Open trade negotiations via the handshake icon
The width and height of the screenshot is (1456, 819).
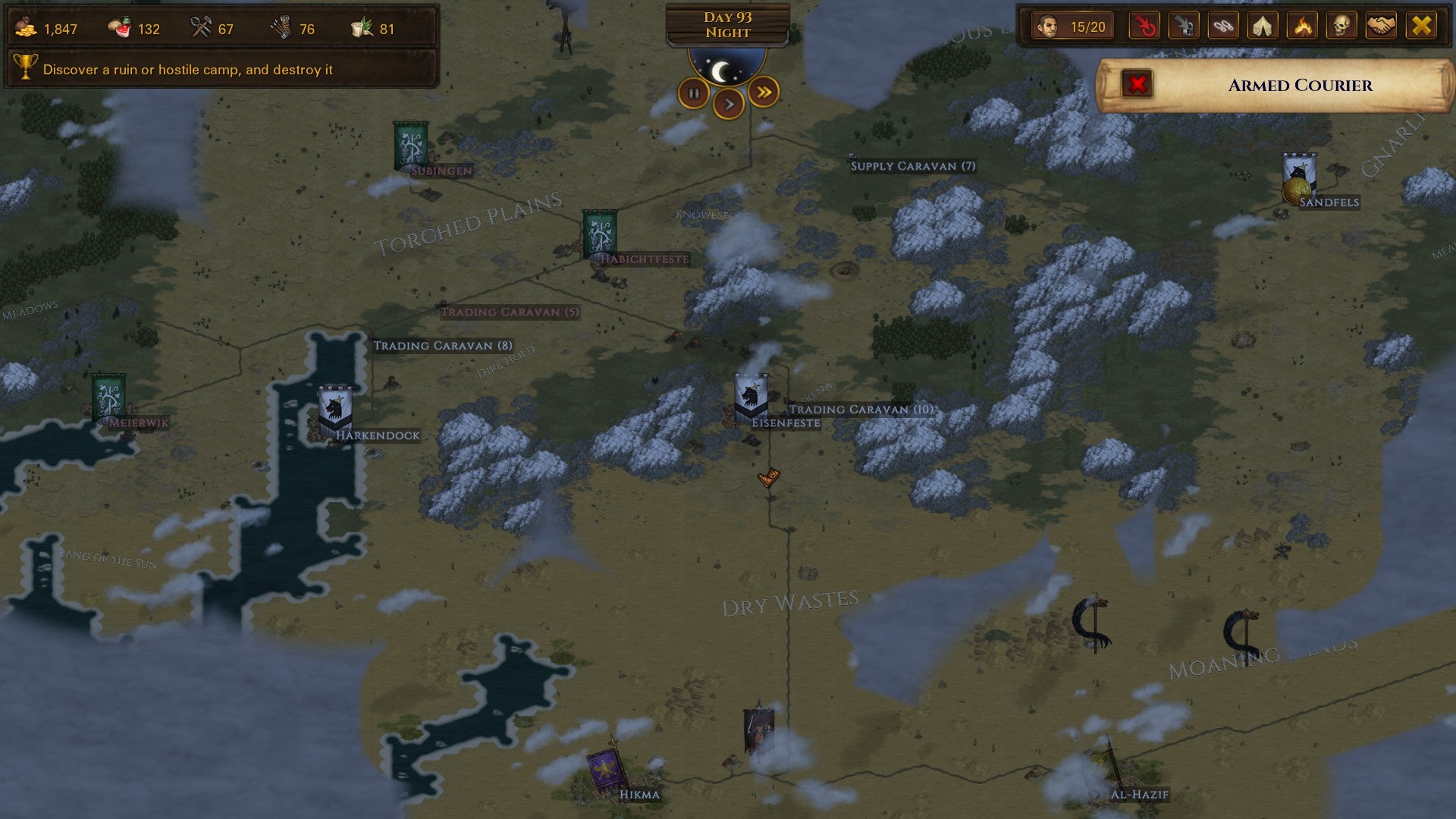pos(1386,27)
